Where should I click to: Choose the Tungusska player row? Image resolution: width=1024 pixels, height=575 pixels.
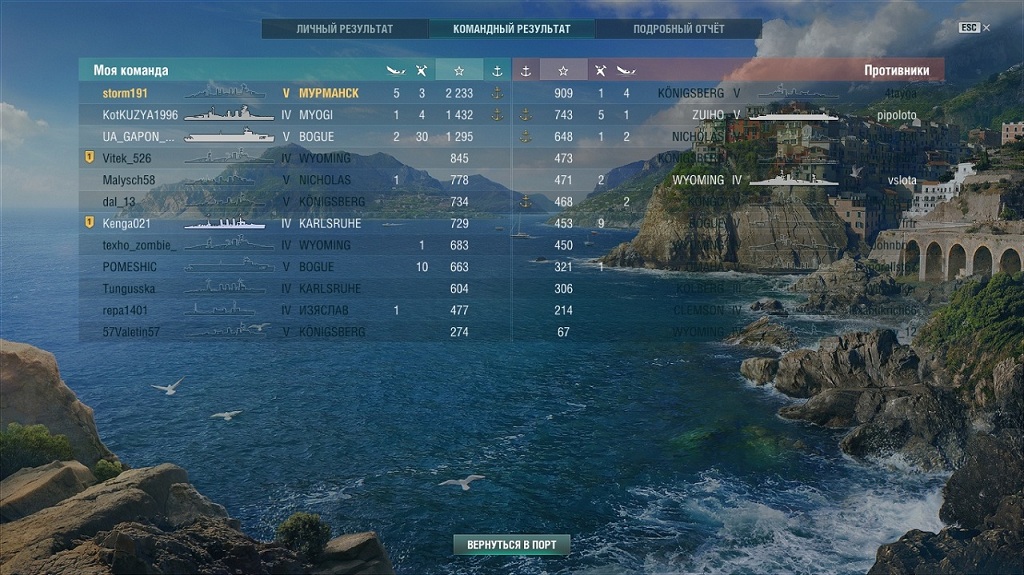pos(130,288)
